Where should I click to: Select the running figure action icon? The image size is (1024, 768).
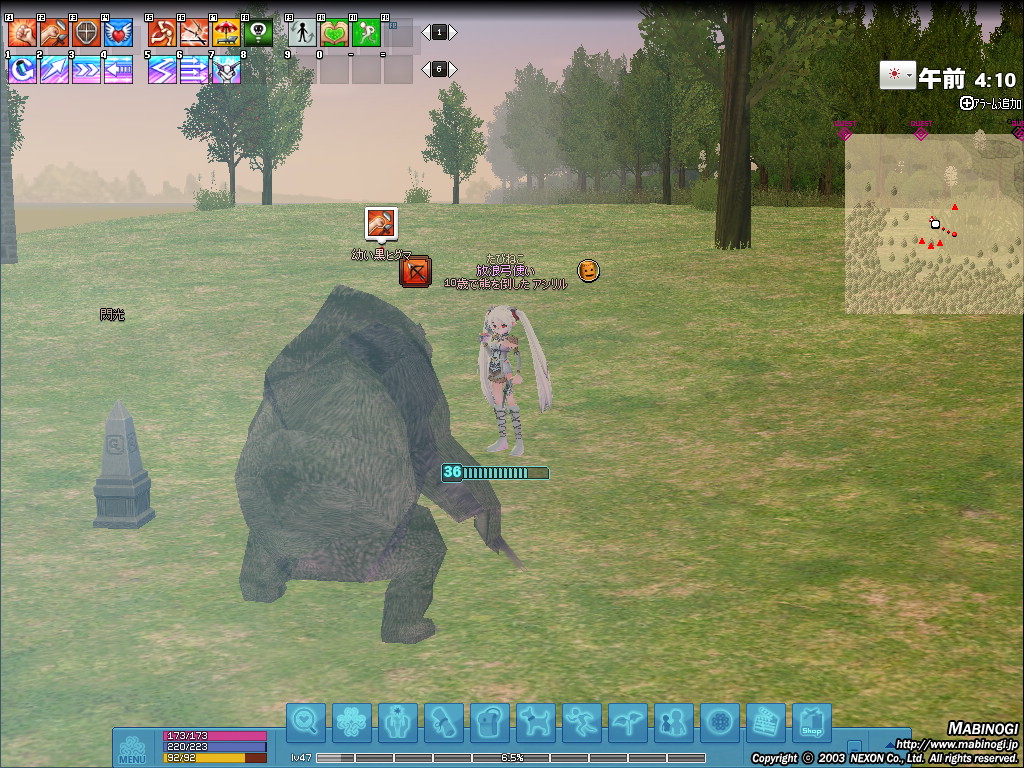(x=581, y=722)
